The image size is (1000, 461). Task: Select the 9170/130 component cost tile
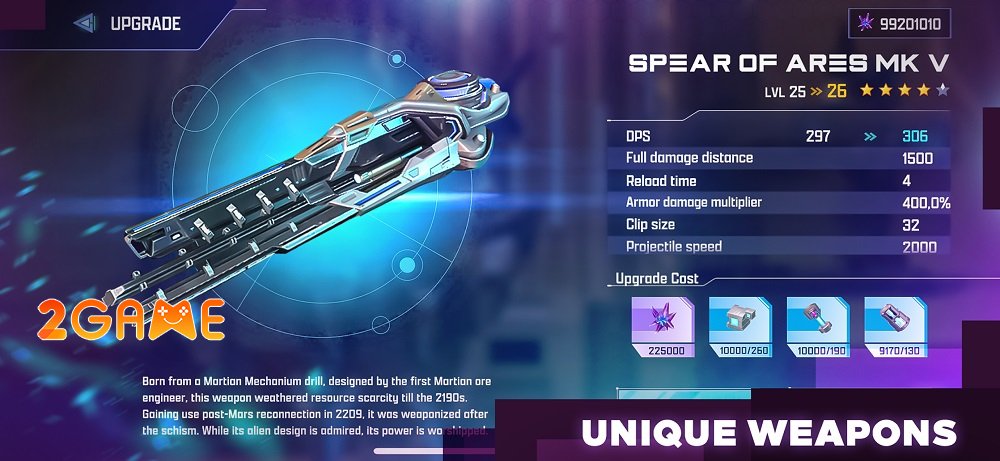(x=896, y=328)
